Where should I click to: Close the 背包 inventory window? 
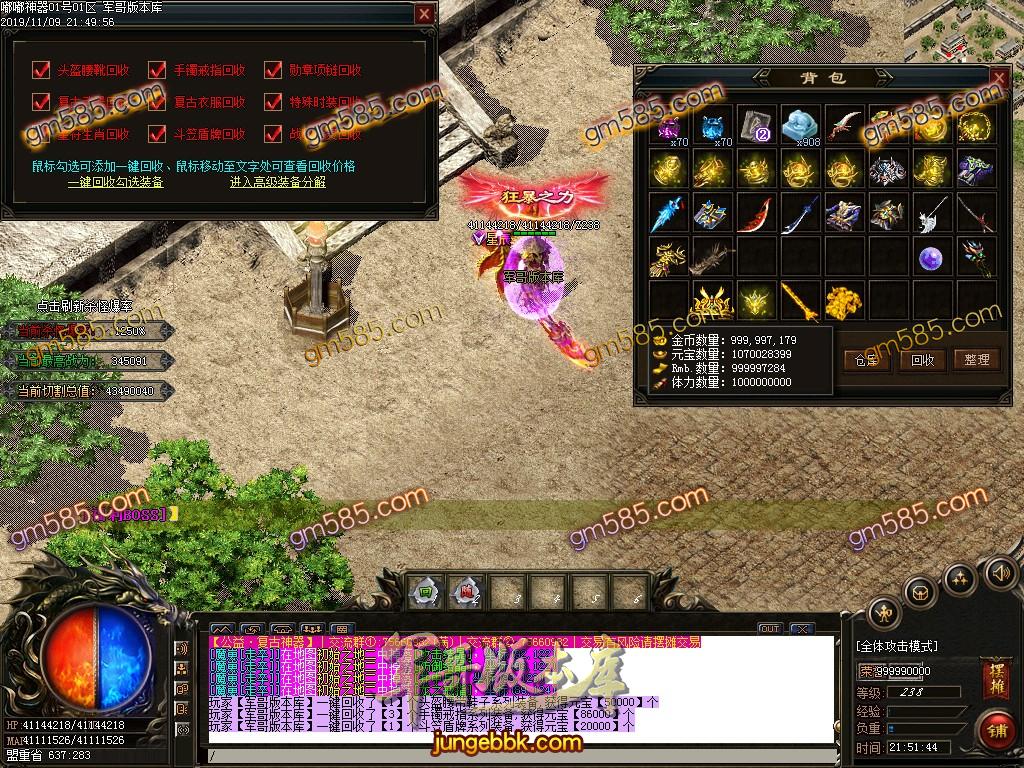(997, 78)
